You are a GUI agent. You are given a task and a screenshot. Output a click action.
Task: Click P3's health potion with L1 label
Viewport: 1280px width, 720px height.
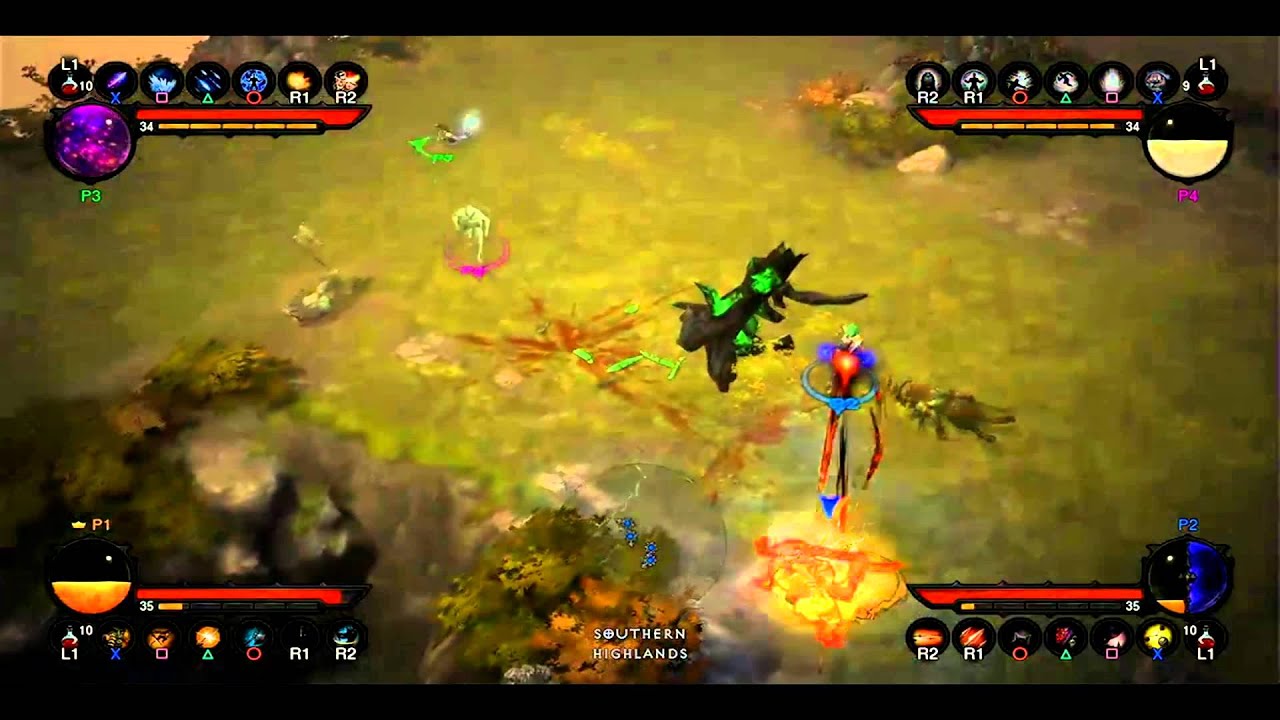pyautogui.click(x=70, y=80)
